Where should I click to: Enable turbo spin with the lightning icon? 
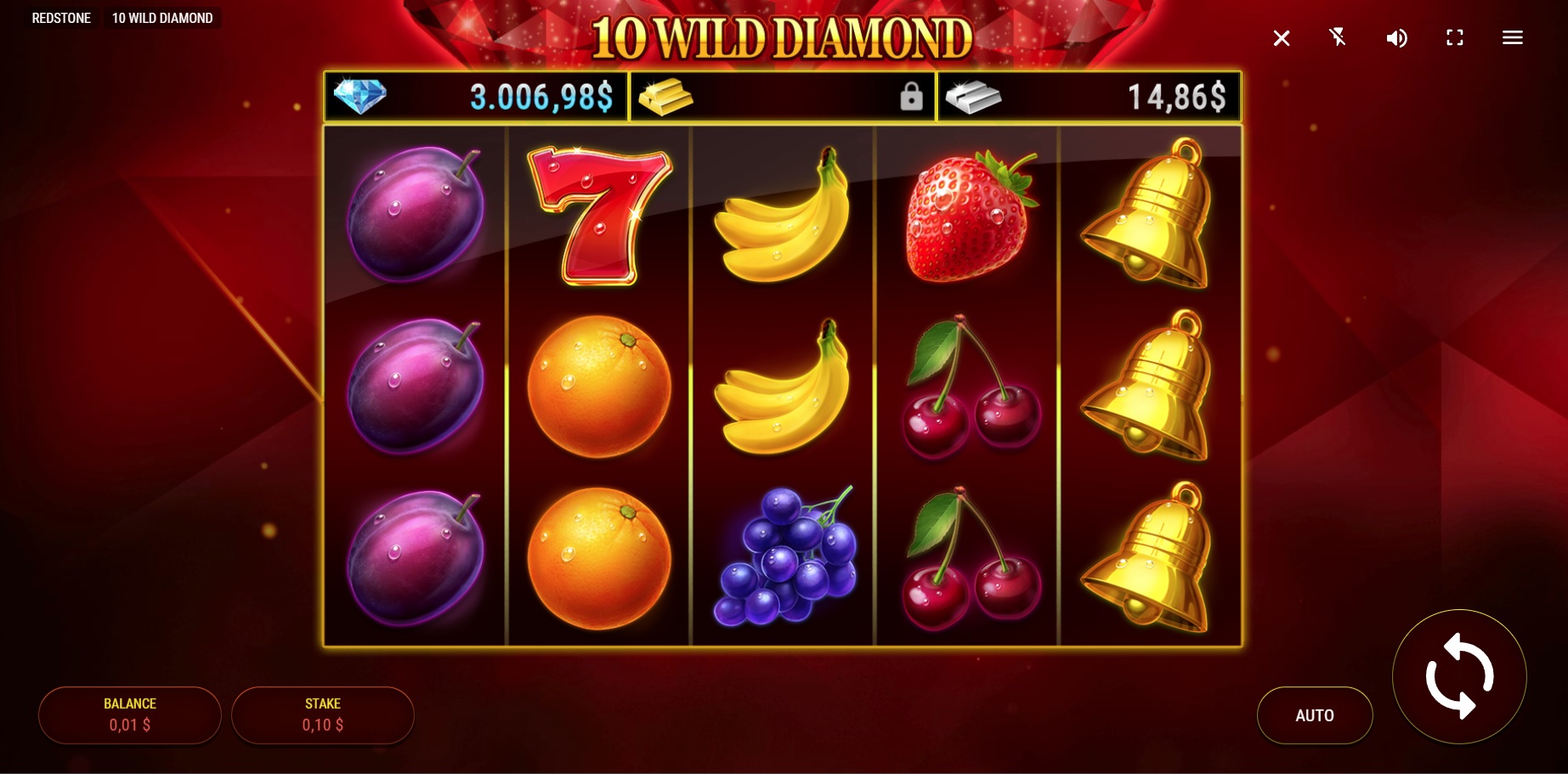tap(1339, 37)
